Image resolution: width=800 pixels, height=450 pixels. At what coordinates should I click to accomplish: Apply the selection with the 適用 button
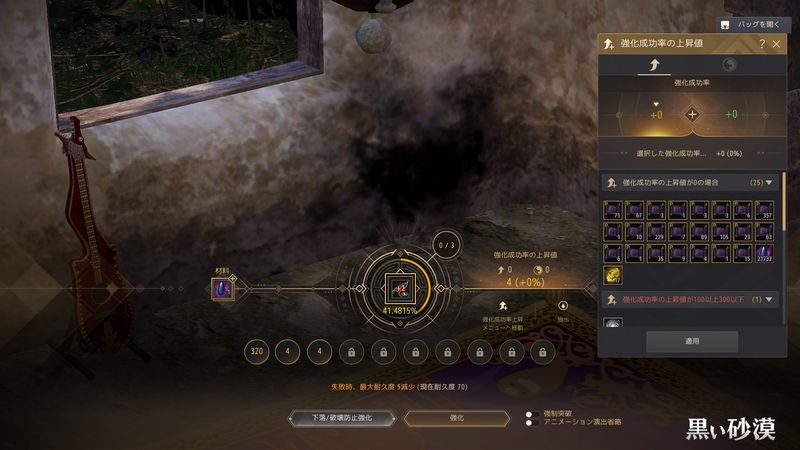[691, 341]
